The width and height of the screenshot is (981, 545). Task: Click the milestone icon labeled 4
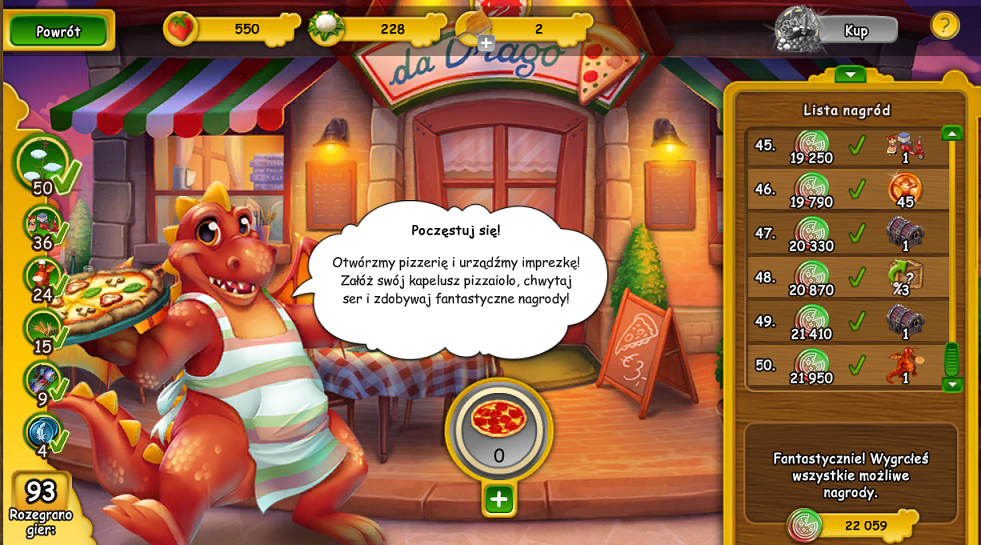42,432
